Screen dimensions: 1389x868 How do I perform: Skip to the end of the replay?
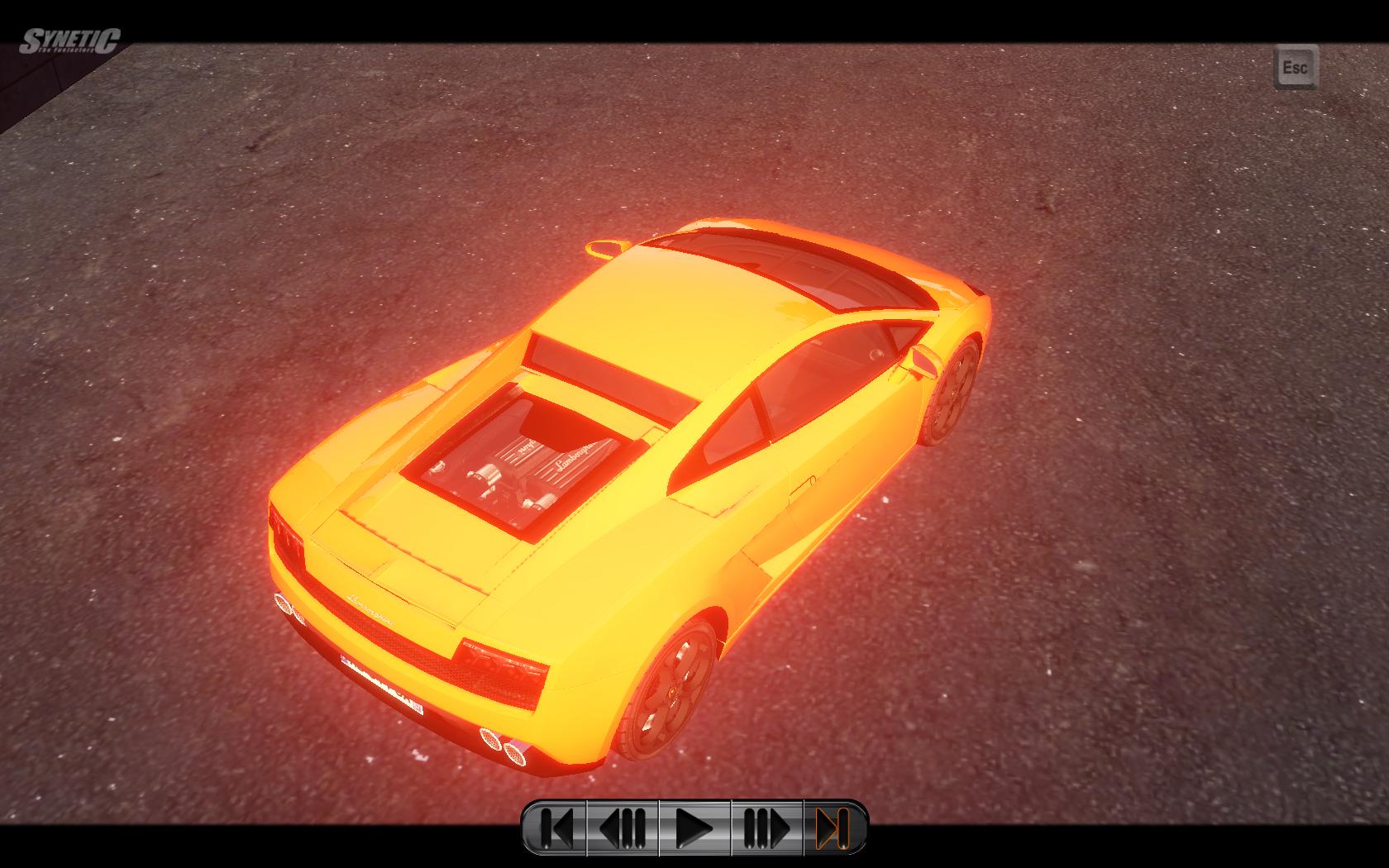833,827
